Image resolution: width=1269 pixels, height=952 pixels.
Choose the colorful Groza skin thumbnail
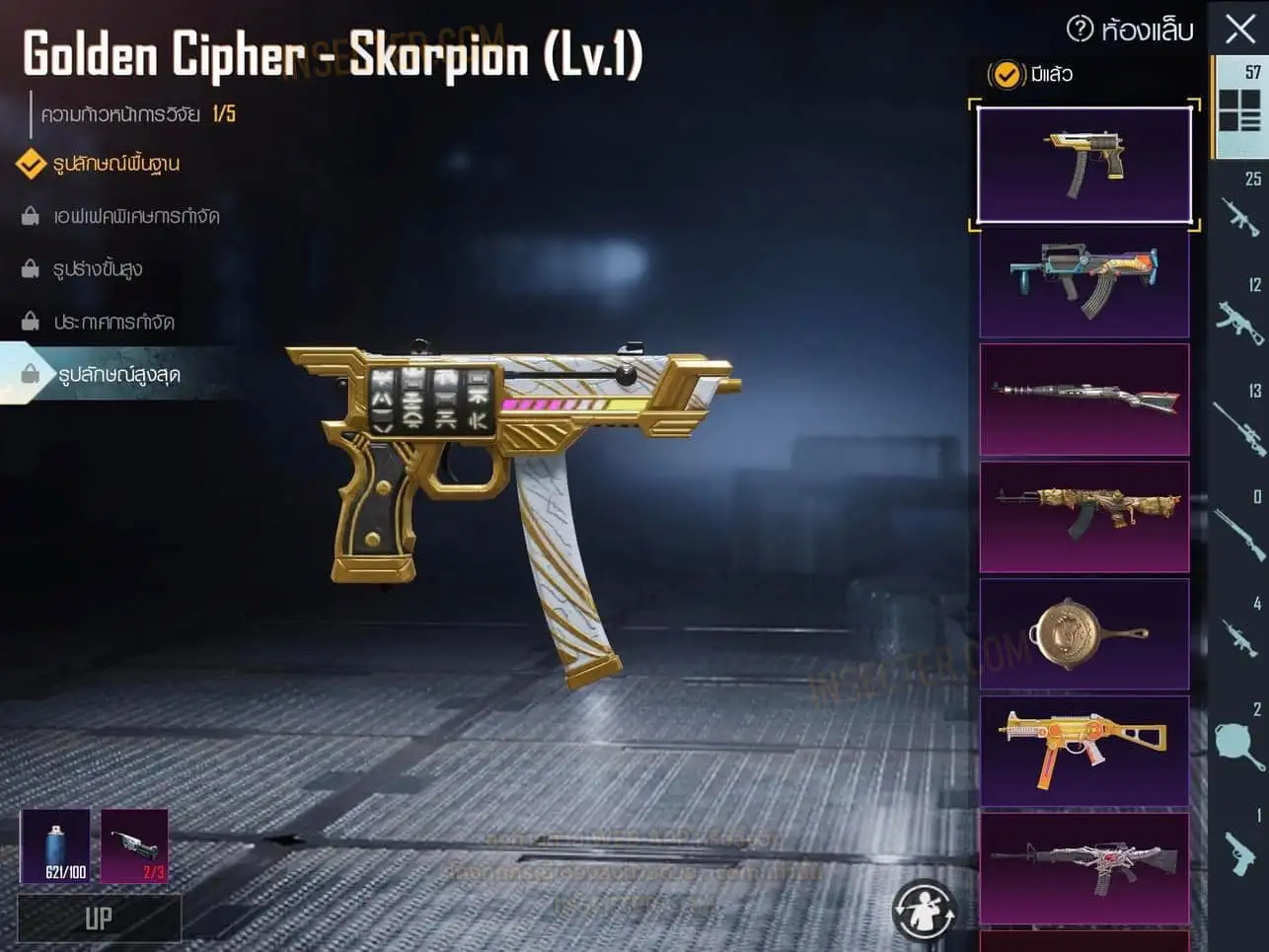click(x=1083, y=282)
